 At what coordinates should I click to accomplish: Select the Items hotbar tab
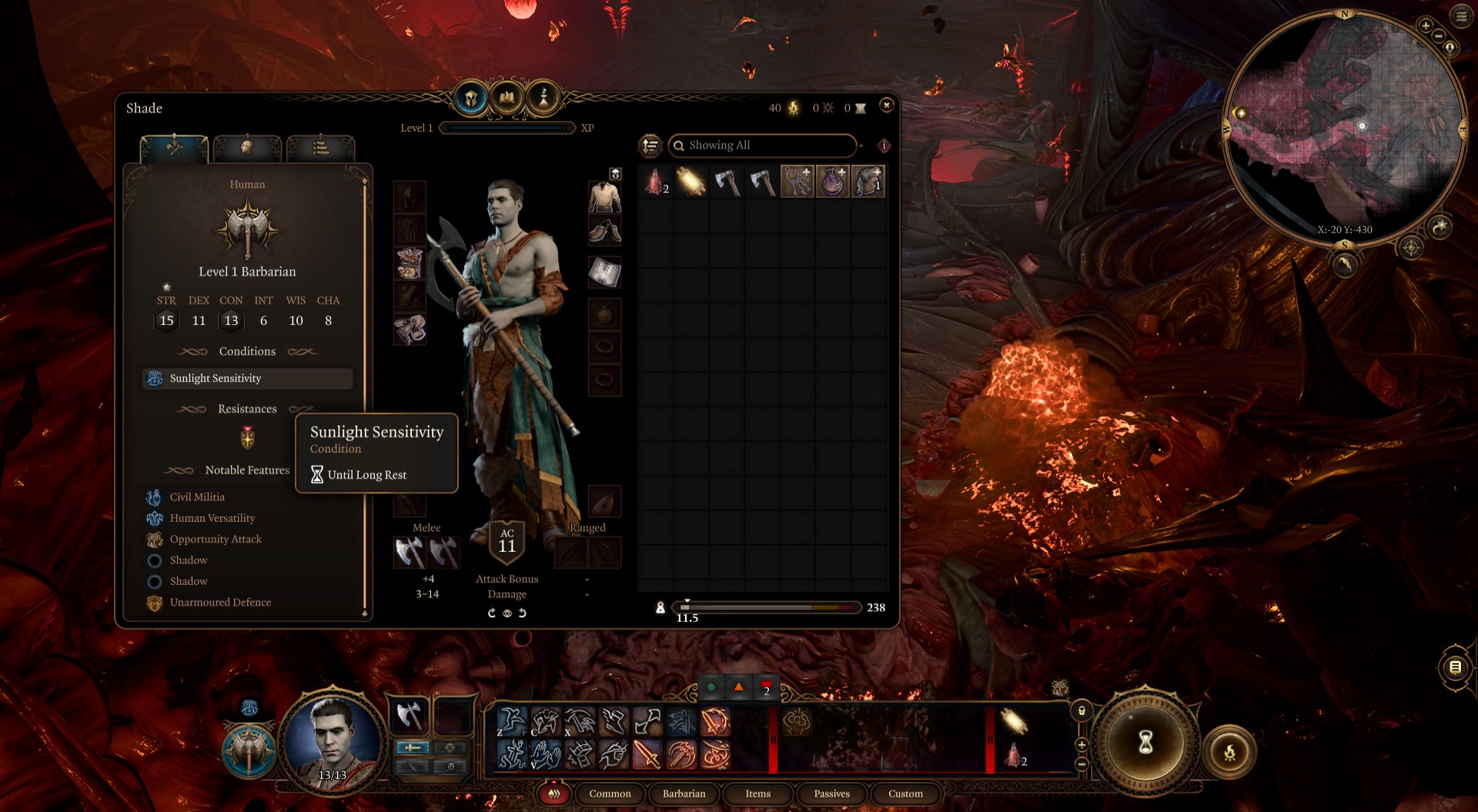click(x=757, y=794)
